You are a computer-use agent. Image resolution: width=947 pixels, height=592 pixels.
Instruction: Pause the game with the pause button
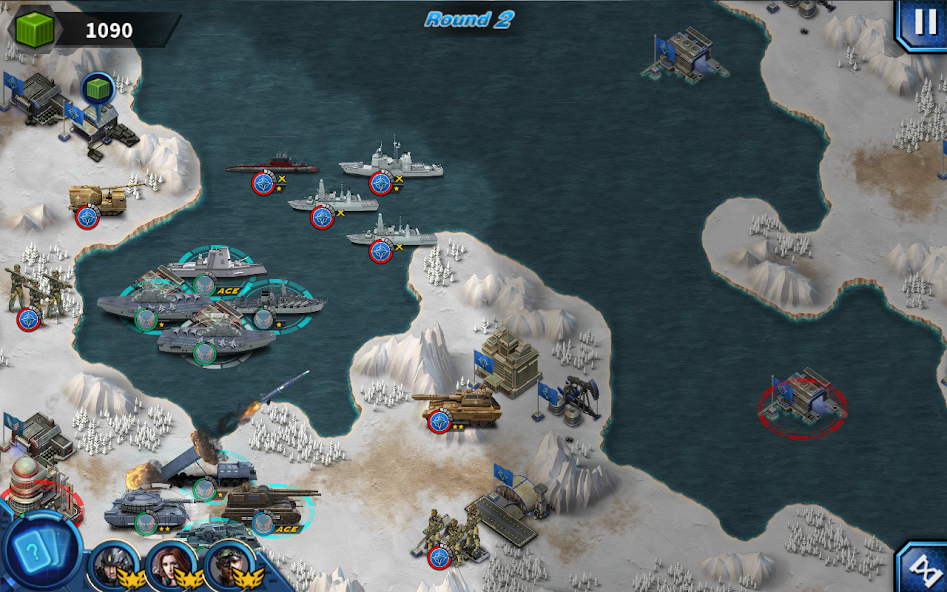pyautogui.click(x=924, y=23)
